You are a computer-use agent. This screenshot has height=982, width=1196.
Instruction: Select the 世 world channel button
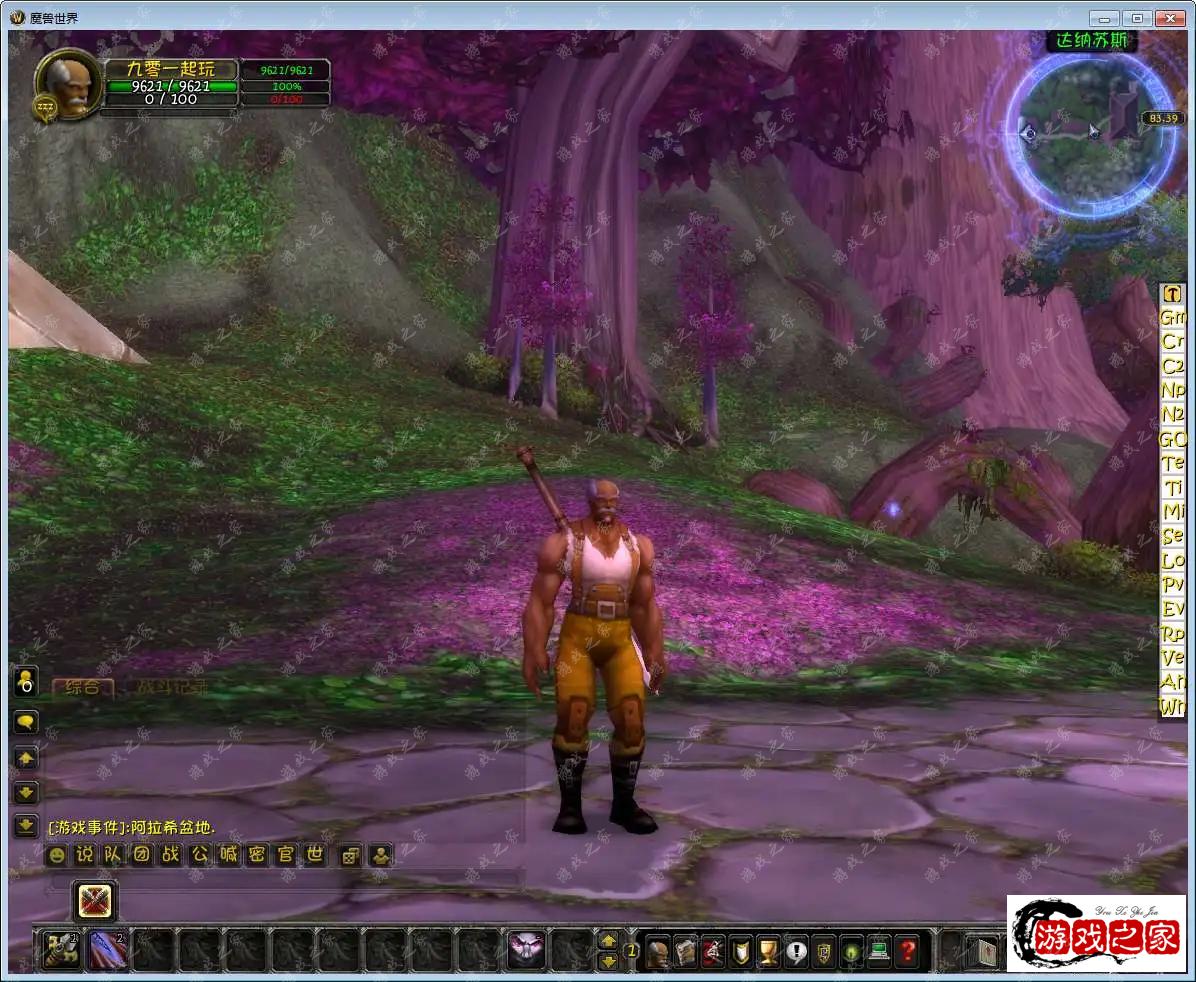315,855
